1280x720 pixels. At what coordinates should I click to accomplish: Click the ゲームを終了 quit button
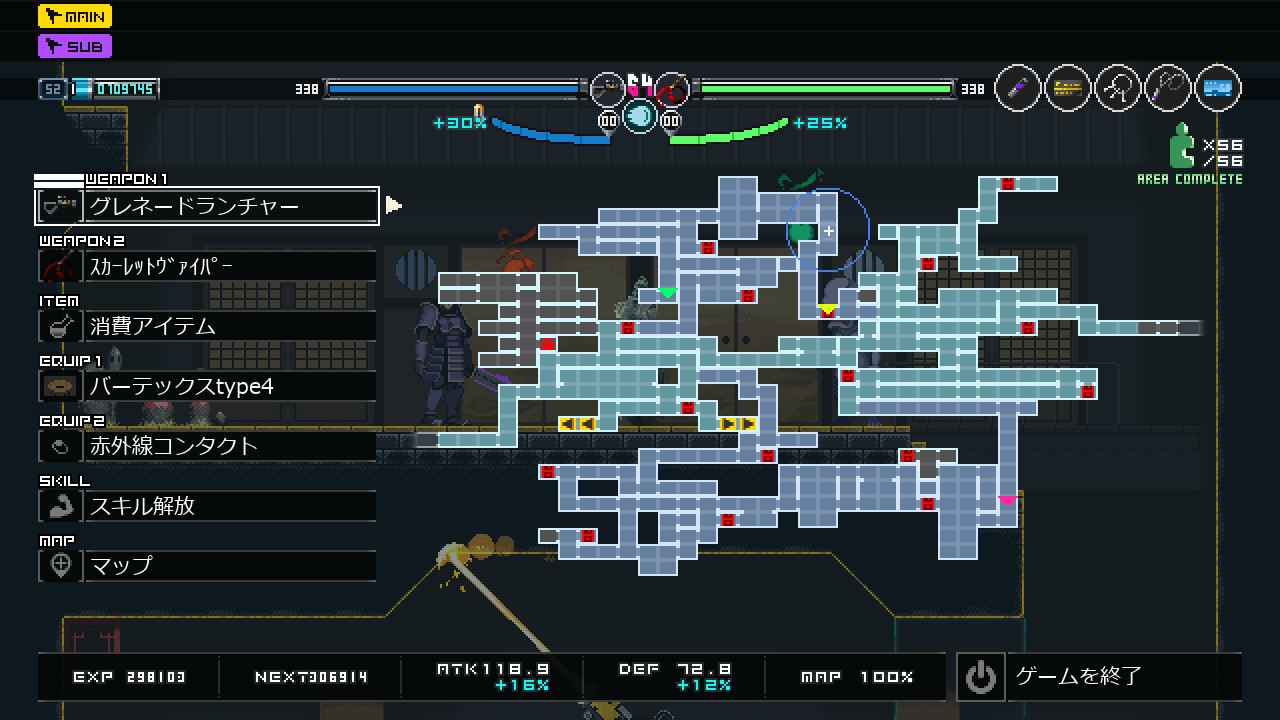pyautogui.click(x=1098, y=676)
